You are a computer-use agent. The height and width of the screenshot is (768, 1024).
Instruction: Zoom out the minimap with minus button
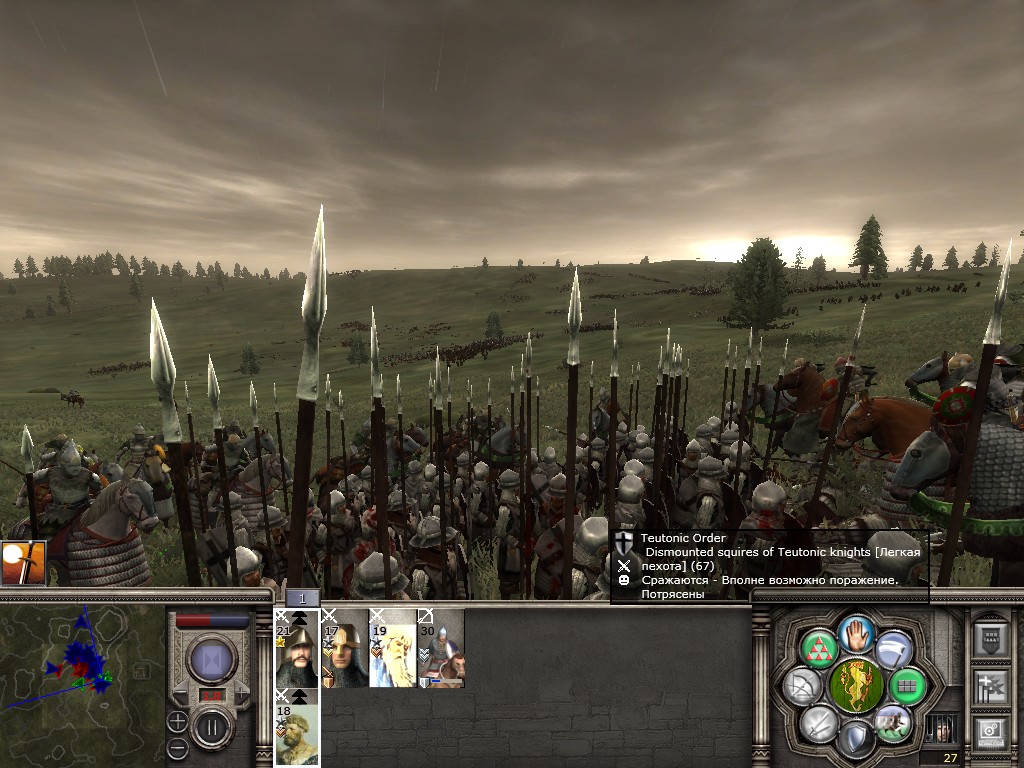(177, 747)
